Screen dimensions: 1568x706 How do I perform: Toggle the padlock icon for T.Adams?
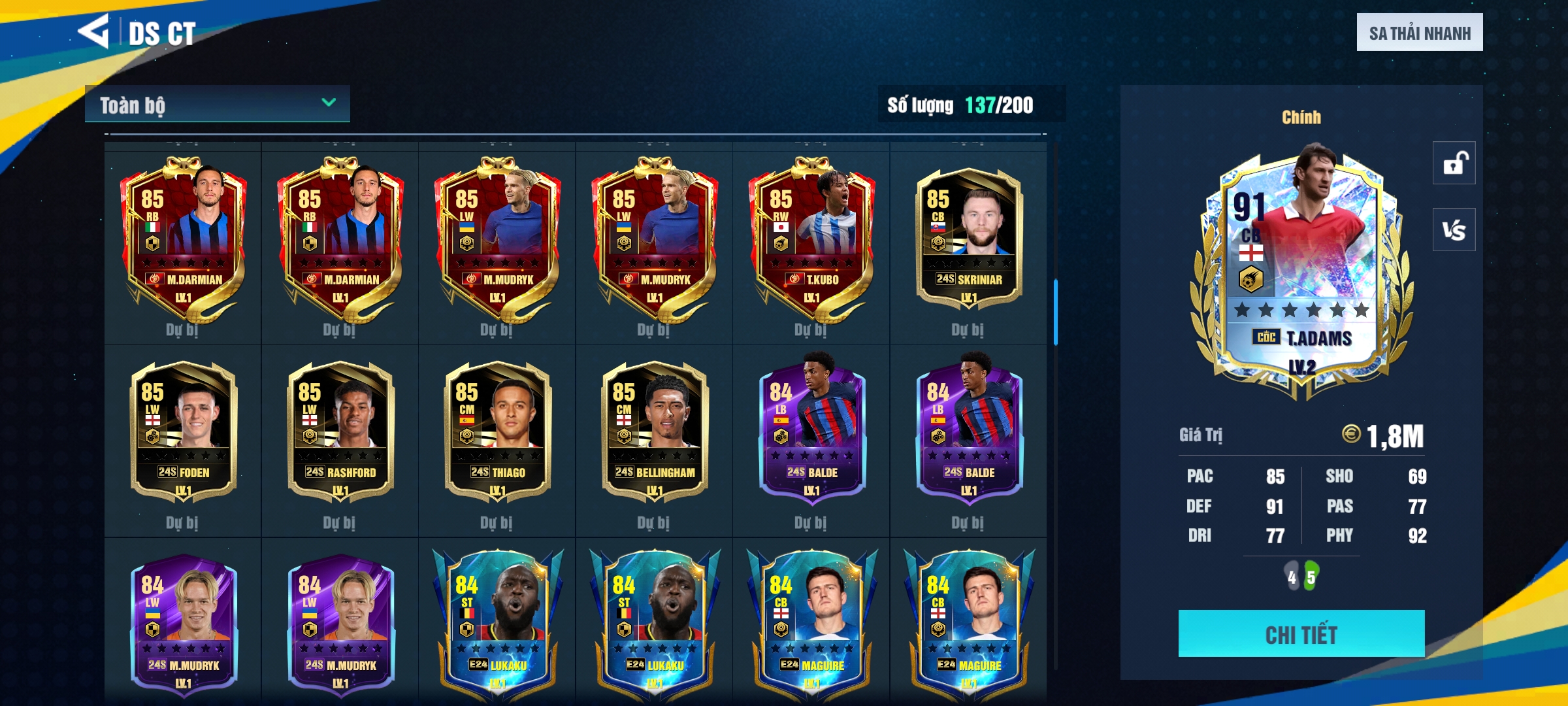point(1454,163)
